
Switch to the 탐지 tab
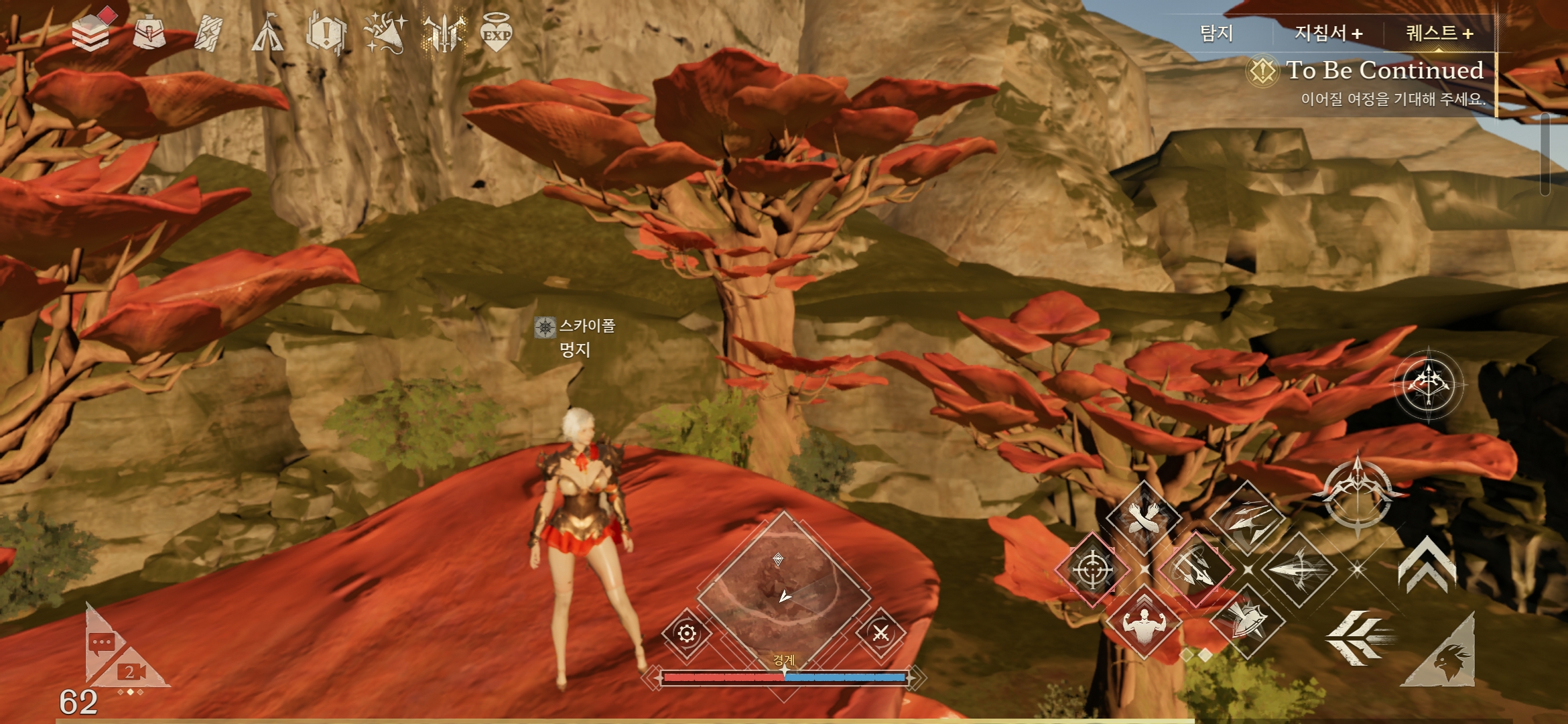click(x=1216, y=33)
